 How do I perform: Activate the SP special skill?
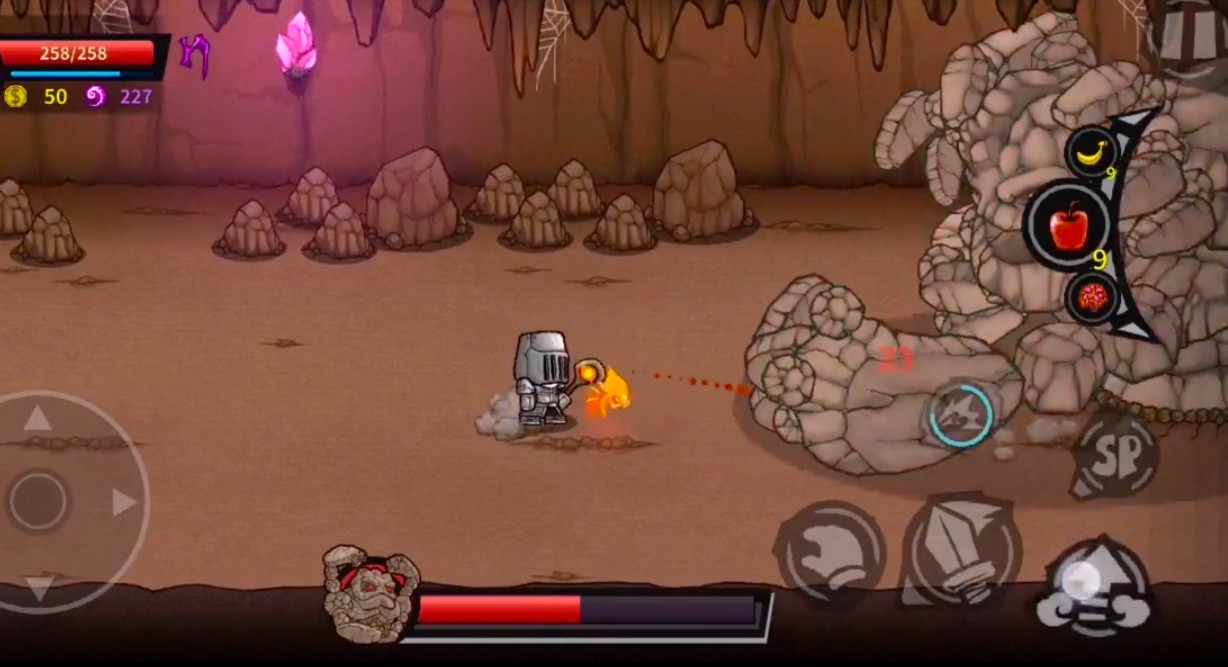(1115, 458)
